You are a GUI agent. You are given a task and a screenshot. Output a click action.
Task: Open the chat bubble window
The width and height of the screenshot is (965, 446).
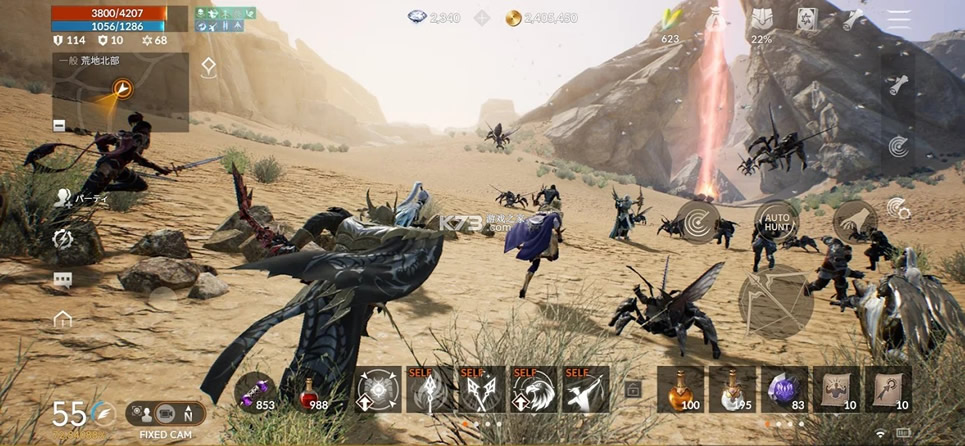62,281
